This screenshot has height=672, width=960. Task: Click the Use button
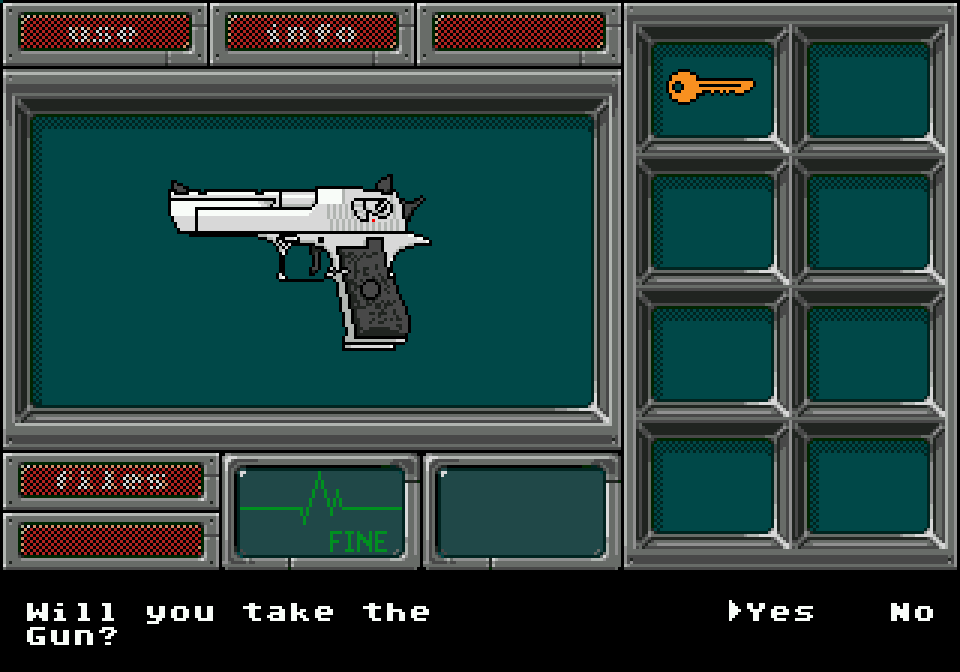pos(105,32)
